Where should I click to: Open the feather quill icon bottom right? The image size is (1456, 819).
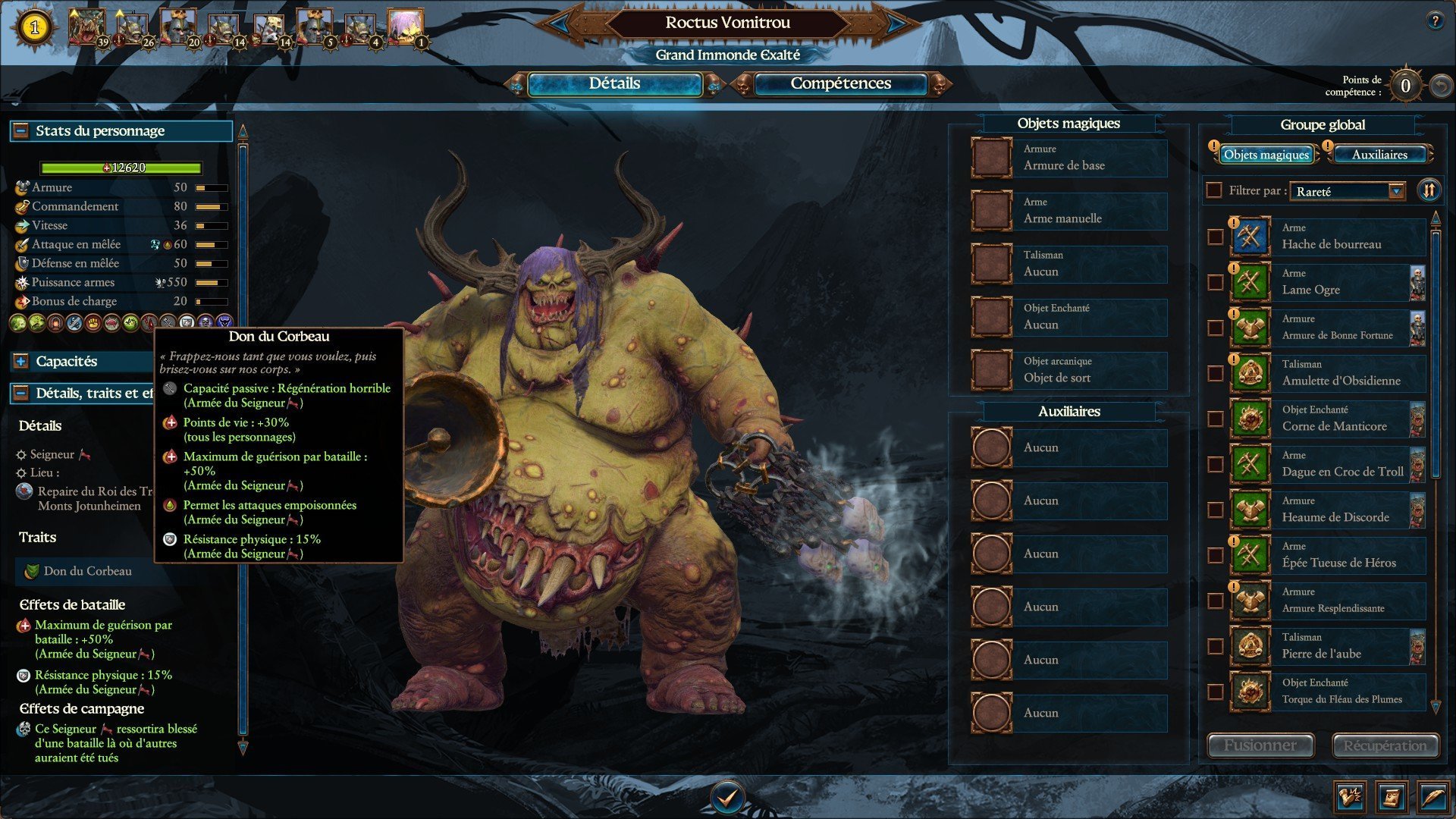[x=1439, y=797]
